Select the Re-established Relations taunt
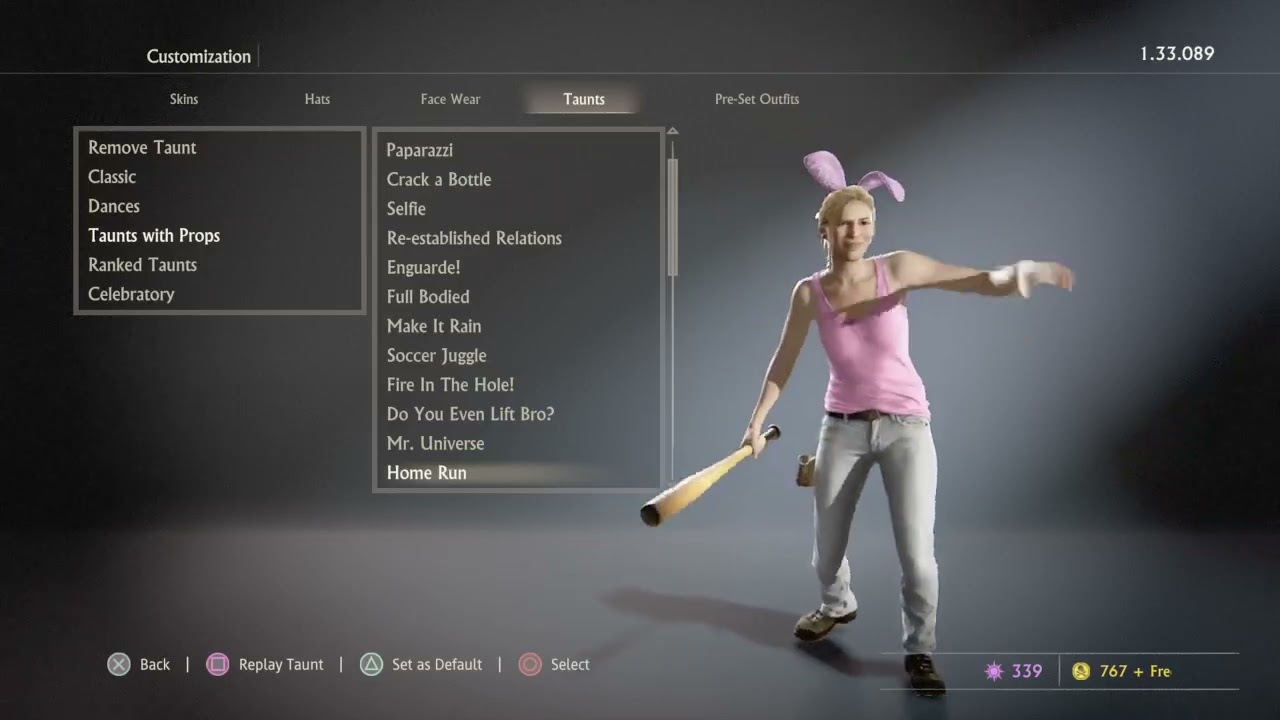 [474, 238]
